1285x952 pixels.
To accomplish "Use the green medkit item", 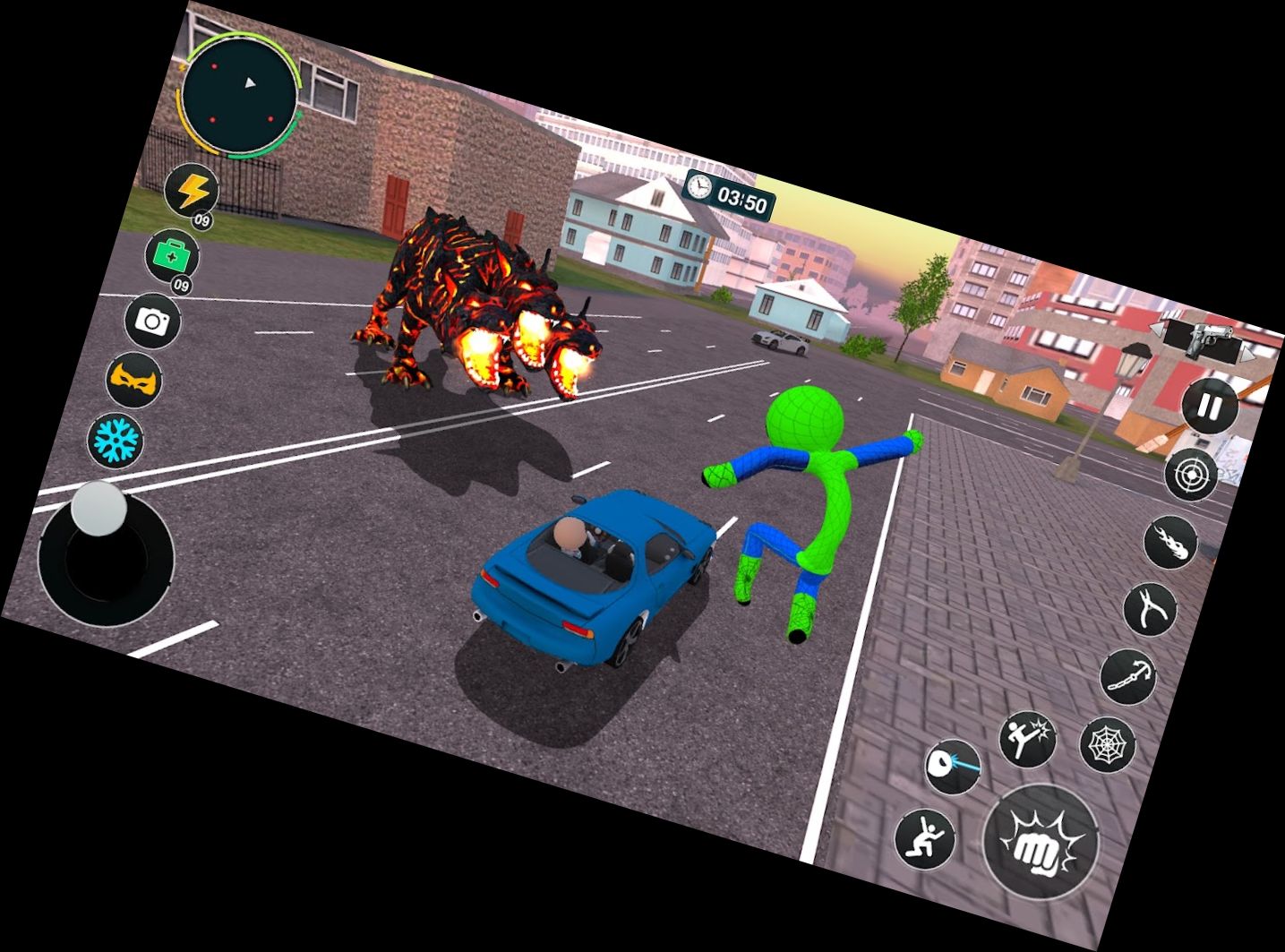I will (172, 255).
